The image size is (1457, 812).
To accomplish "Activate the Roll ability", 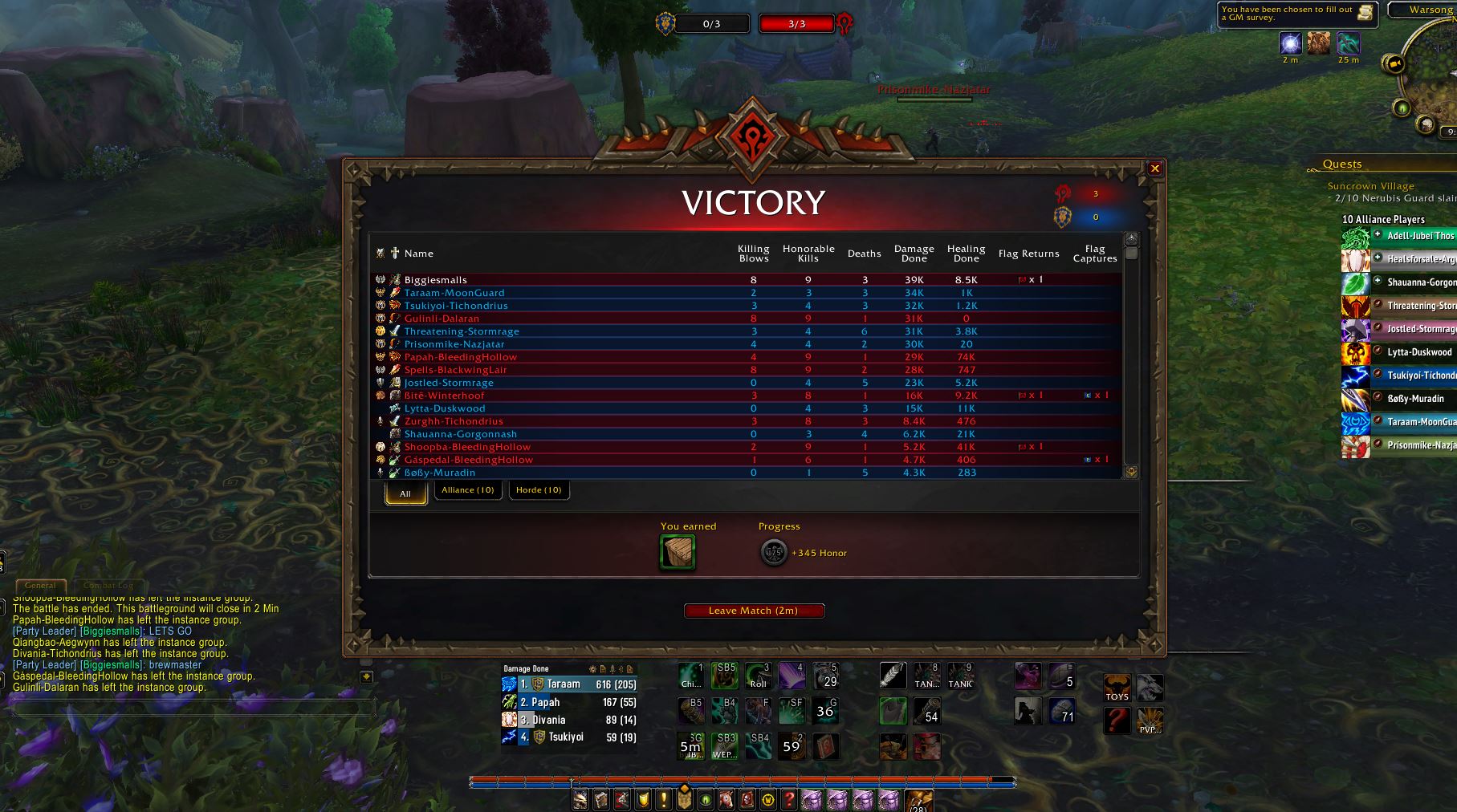I will pyautogui.click(x=758, y=676).
